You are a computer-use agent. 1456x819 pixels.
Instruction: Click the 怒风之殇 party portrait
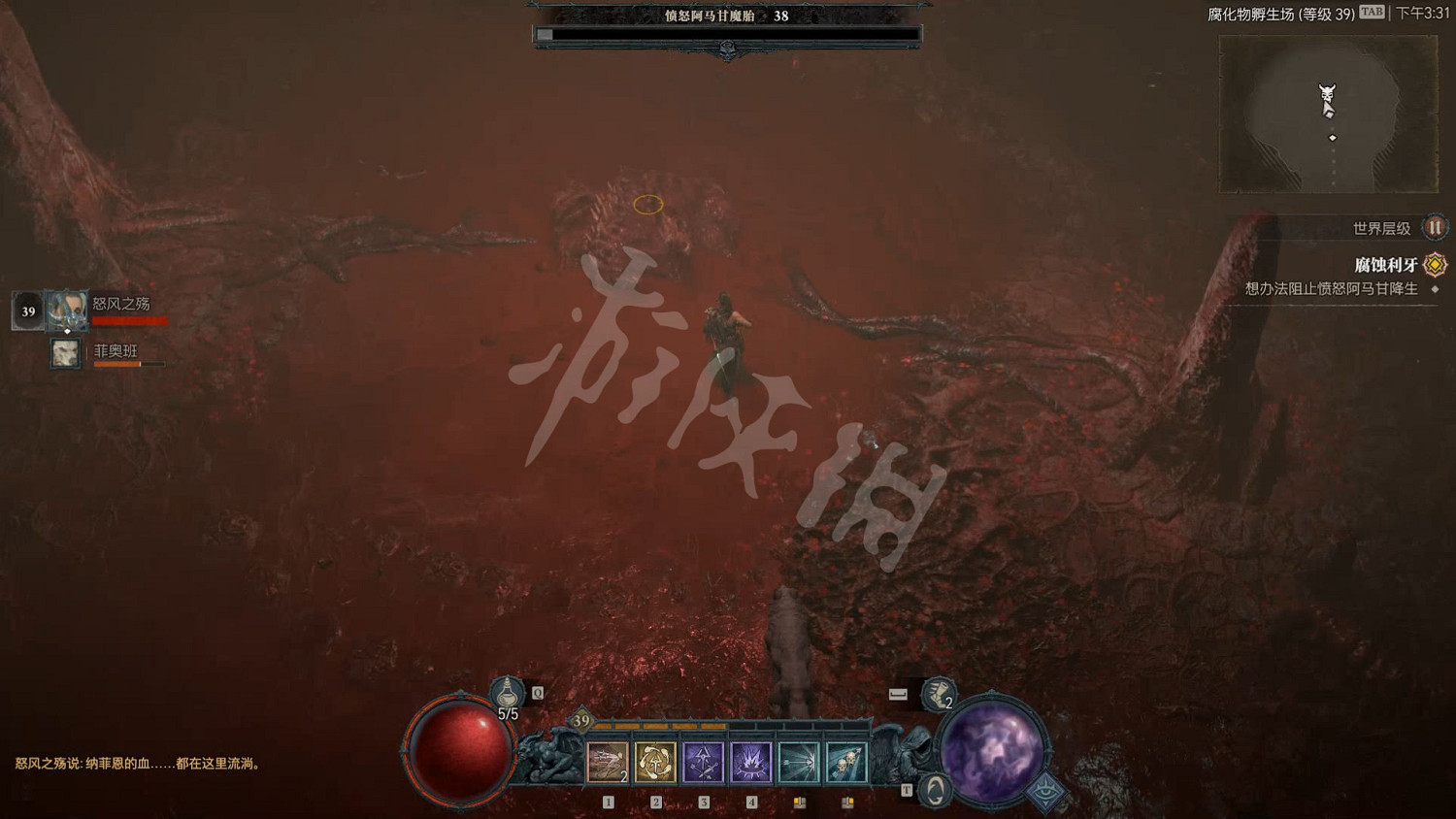point(65,309)
